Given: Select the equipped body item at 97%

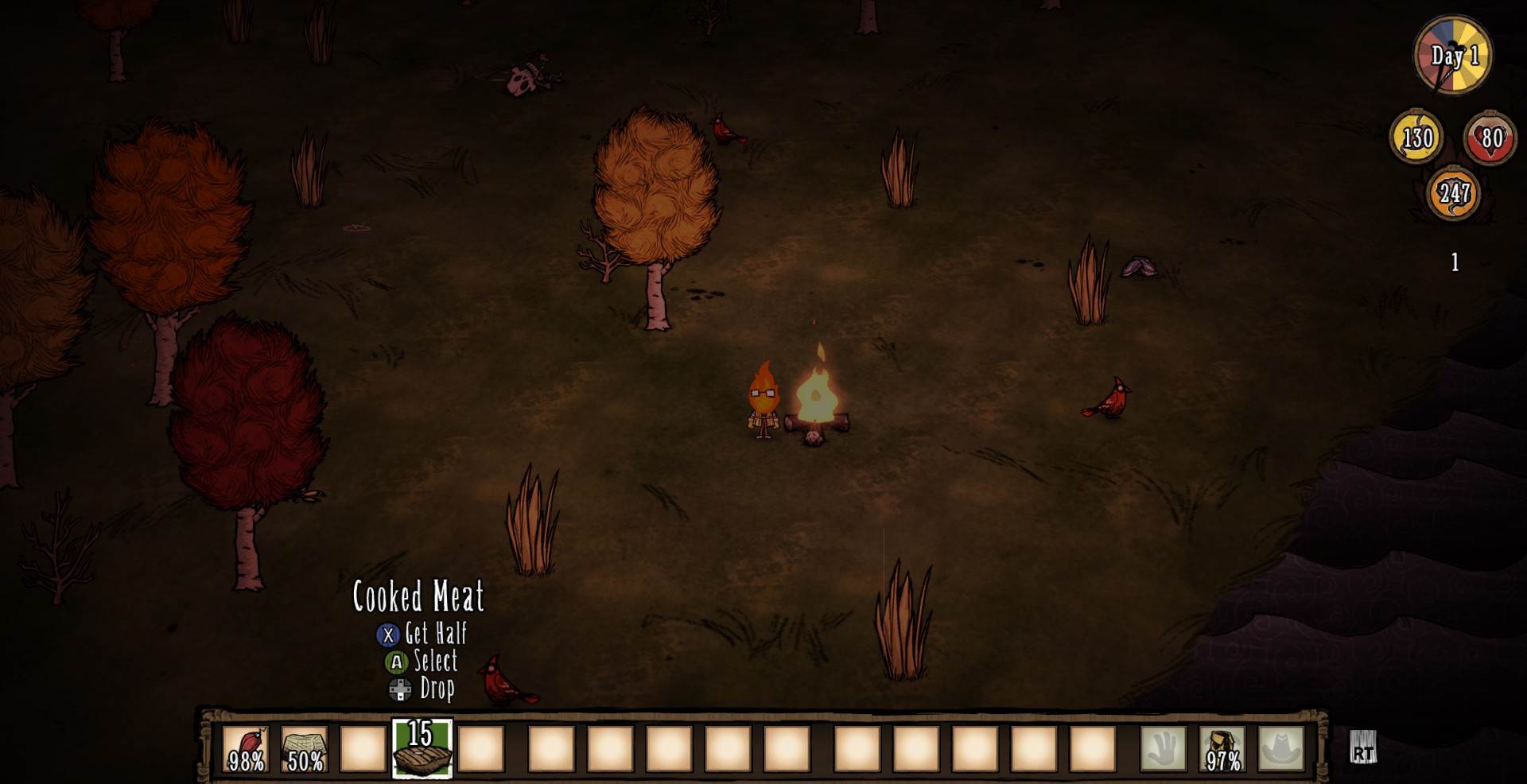Looking at the screenshot, I should (x=1222, y=749).
